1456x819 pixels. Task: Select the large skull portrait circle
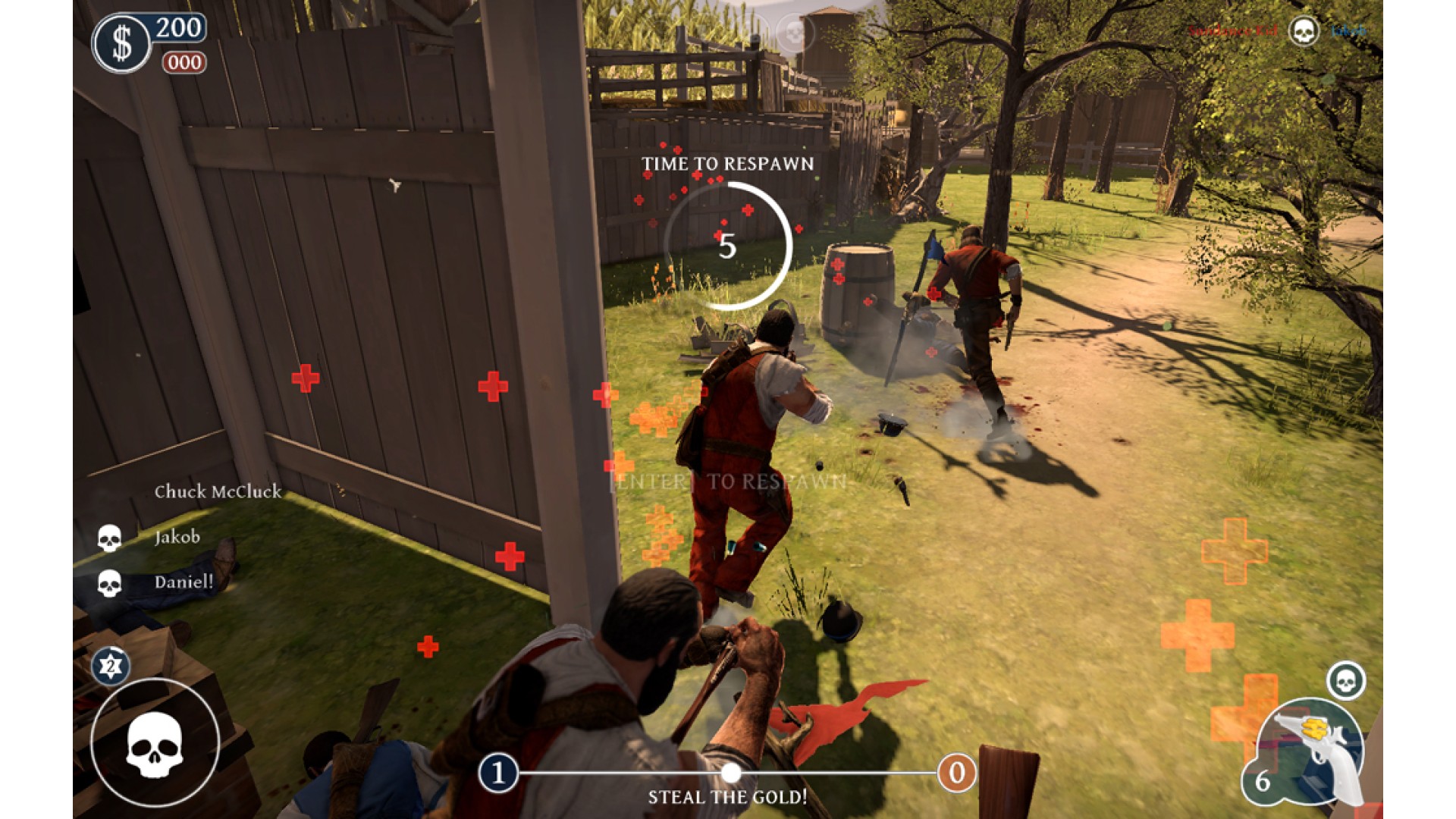[155, 743]
